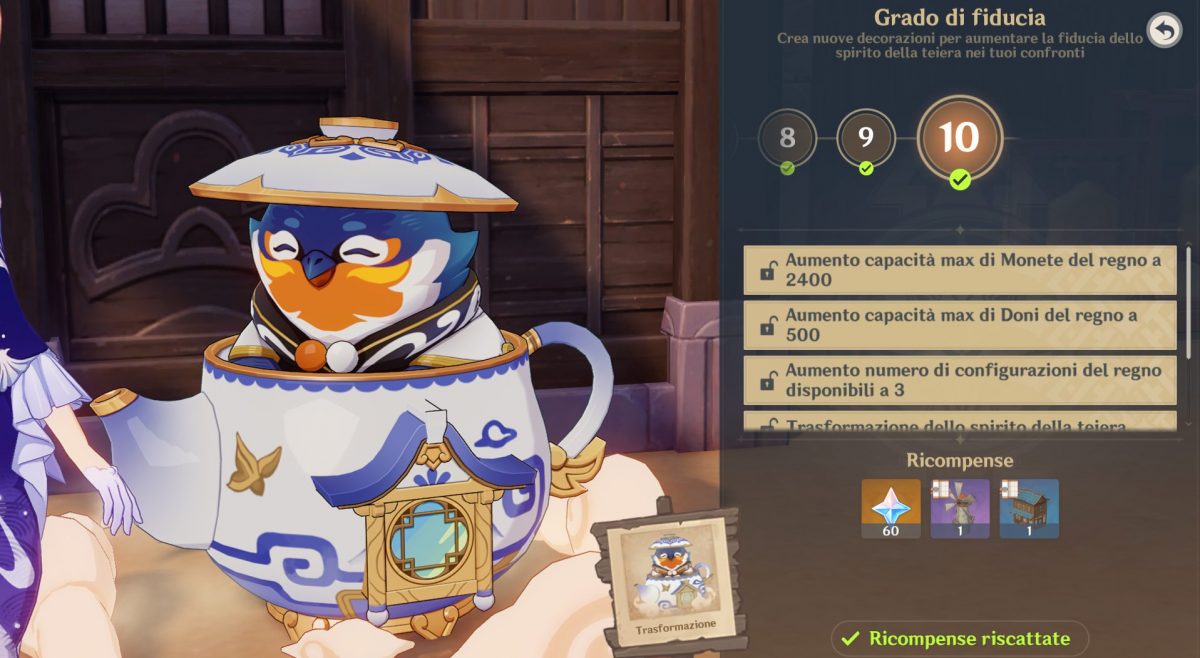1200x658 pixels.
Task: Select the Doni del regno capacity row
Action: coord(960,325)
